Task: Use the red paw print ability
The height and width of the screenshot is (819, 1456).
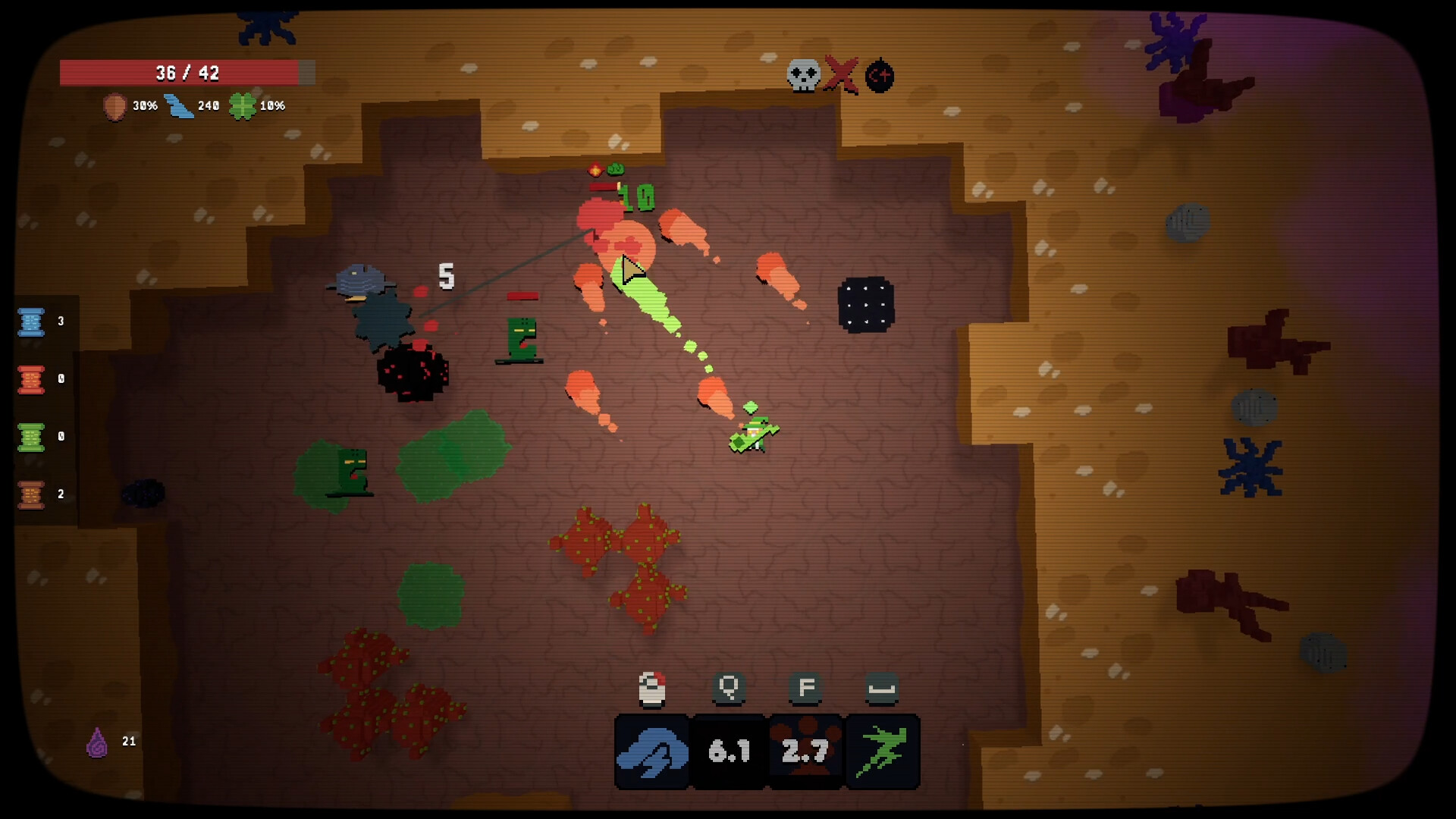Action: 806,752
